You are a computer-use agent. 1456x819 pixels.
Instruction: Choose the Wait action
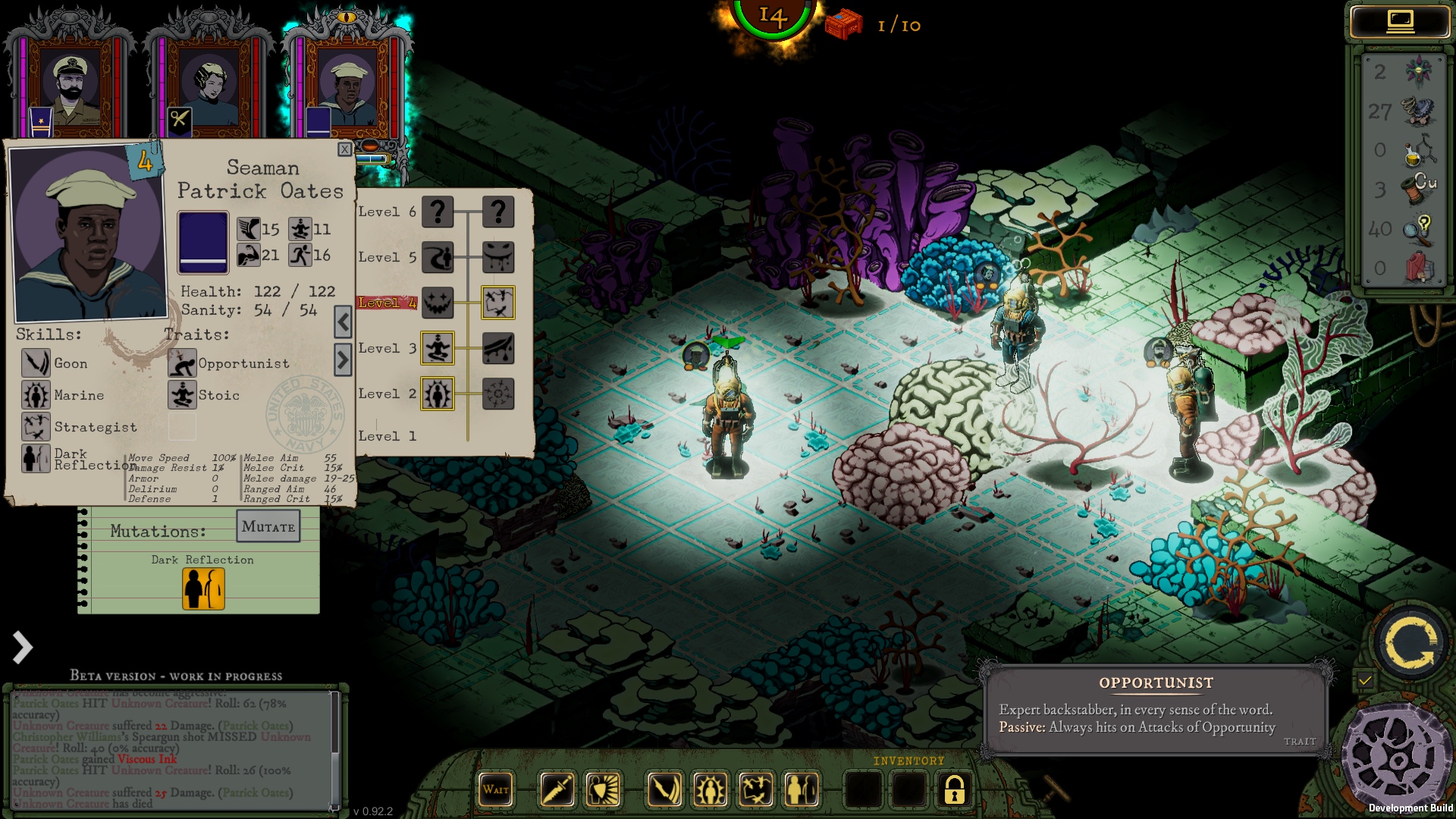[x=496, y=789]
